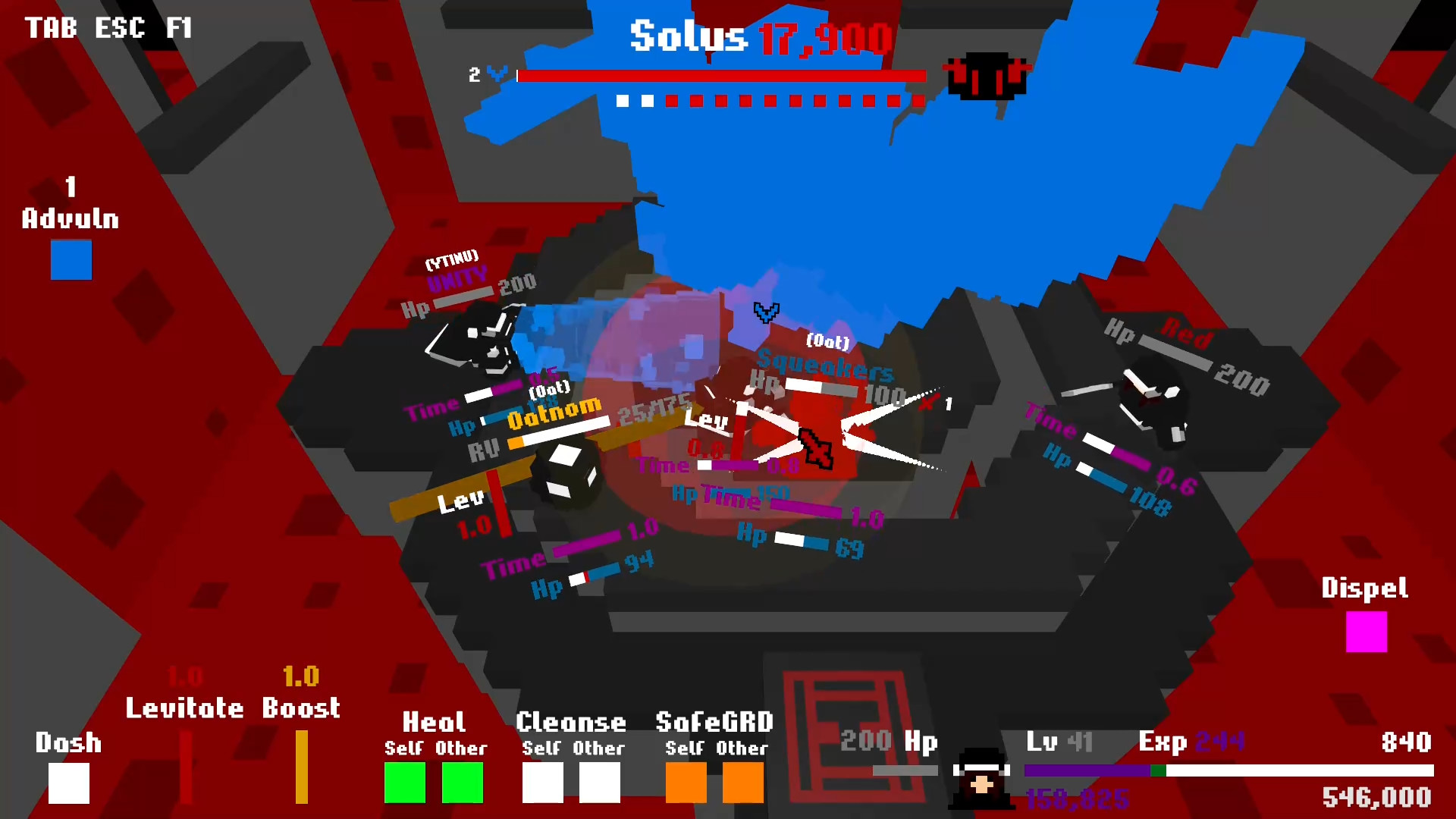Click the blue down arrow above Squeakers

pyautogui.click(x=766, y=312)
